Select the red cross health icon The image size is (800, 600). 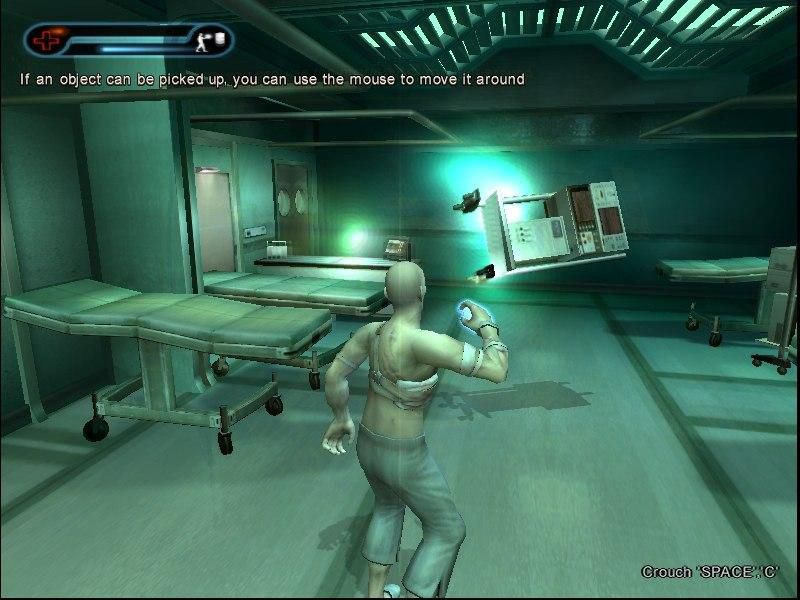[x=45, y=41]
